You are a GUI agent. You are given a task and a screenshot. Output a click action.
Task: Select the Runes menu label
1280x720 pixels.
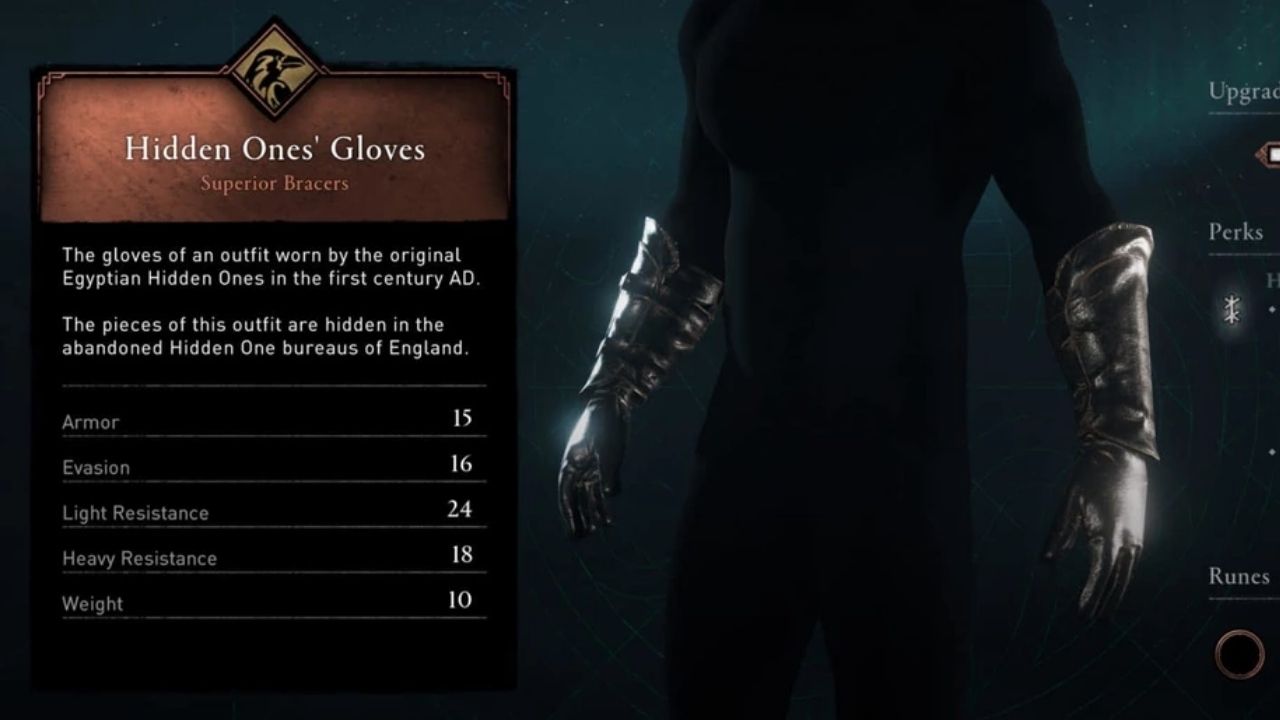click(1240, 575)
